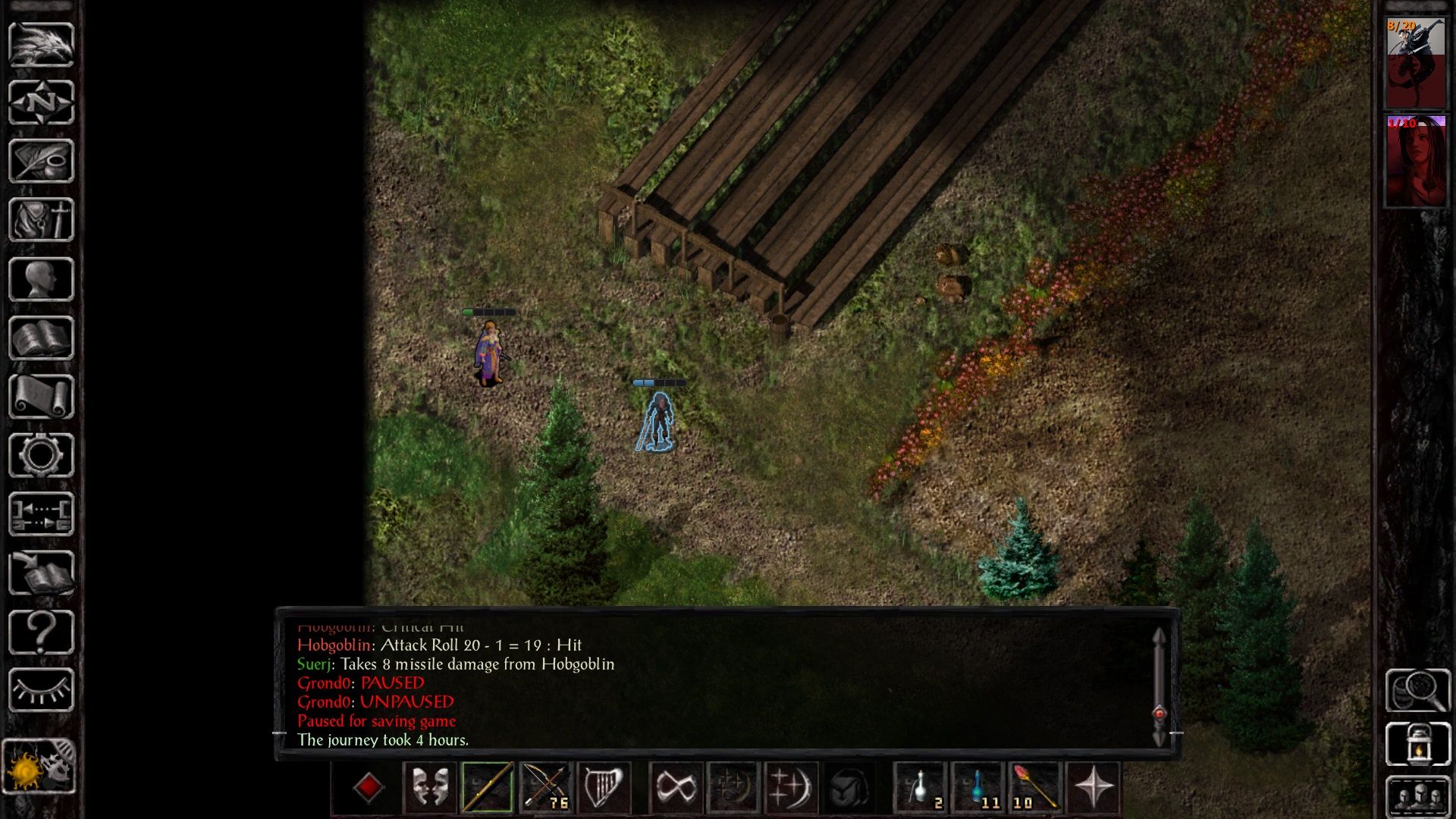Open the options gear icon
The width and height of the screenshot is (1456, 819).
pyautogui.click(x=42, y=455)
